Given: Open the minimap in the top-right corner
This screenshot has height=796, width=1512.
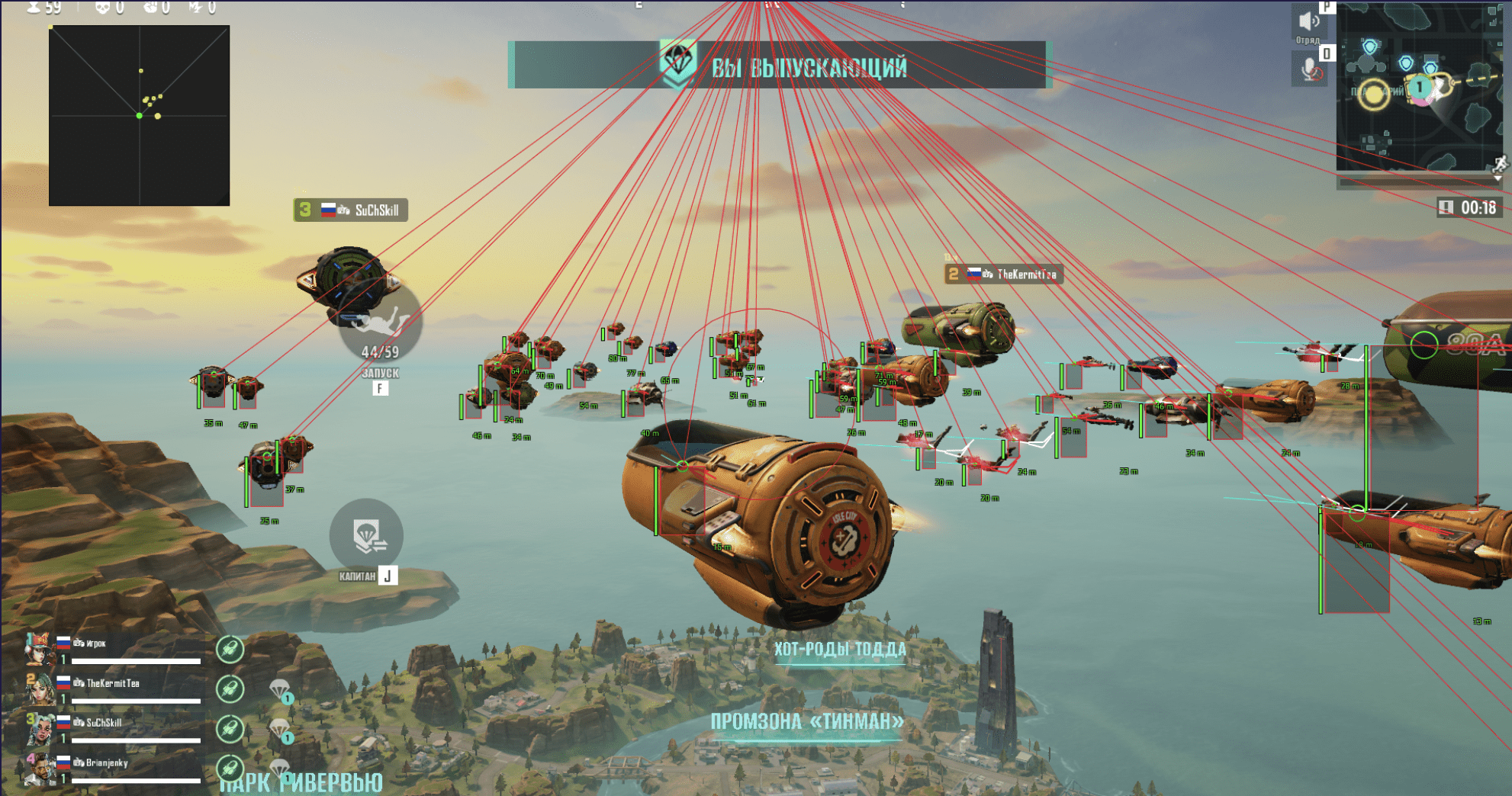Looking at the screenshot, I should pos(1417,88).
